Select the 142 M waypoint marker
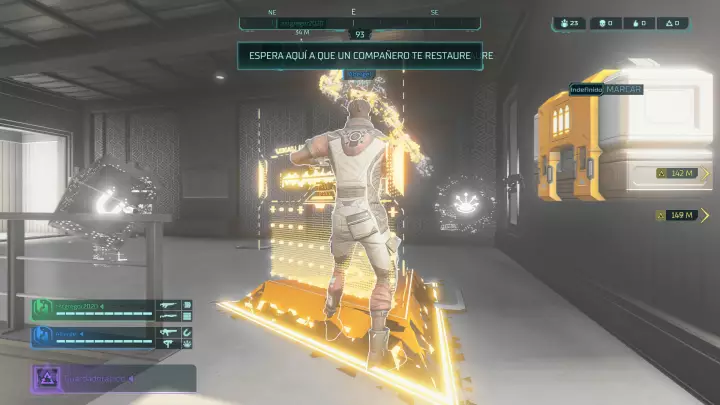The image size is (720, 405). (676, 173)
